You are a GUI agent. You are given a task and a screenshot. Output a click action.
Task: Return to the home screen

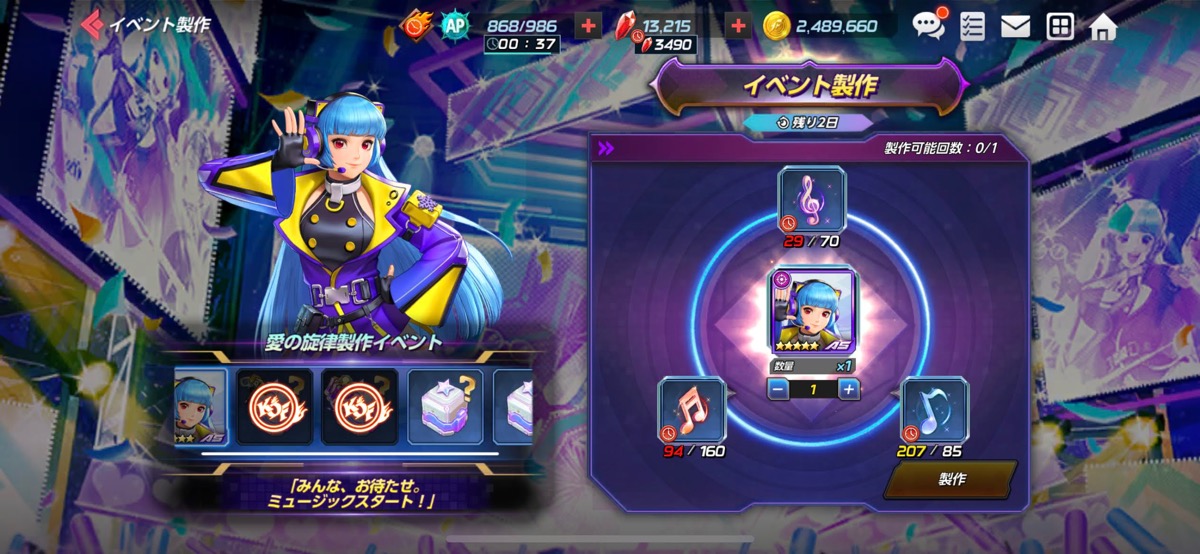(x=1103, y=26)
